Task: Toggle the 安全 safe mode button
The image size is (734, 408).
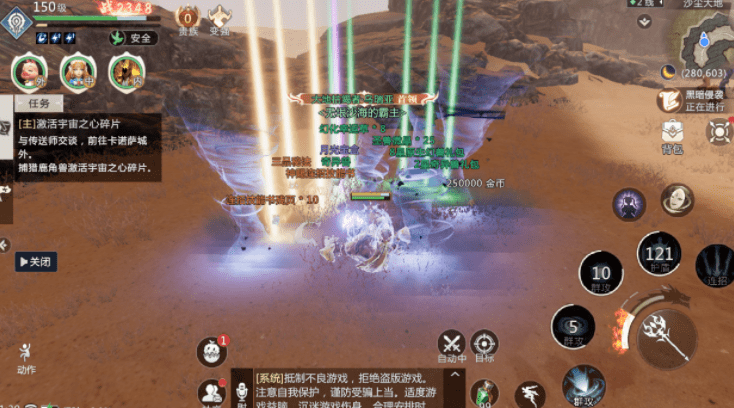Action: tap(134, 38)
